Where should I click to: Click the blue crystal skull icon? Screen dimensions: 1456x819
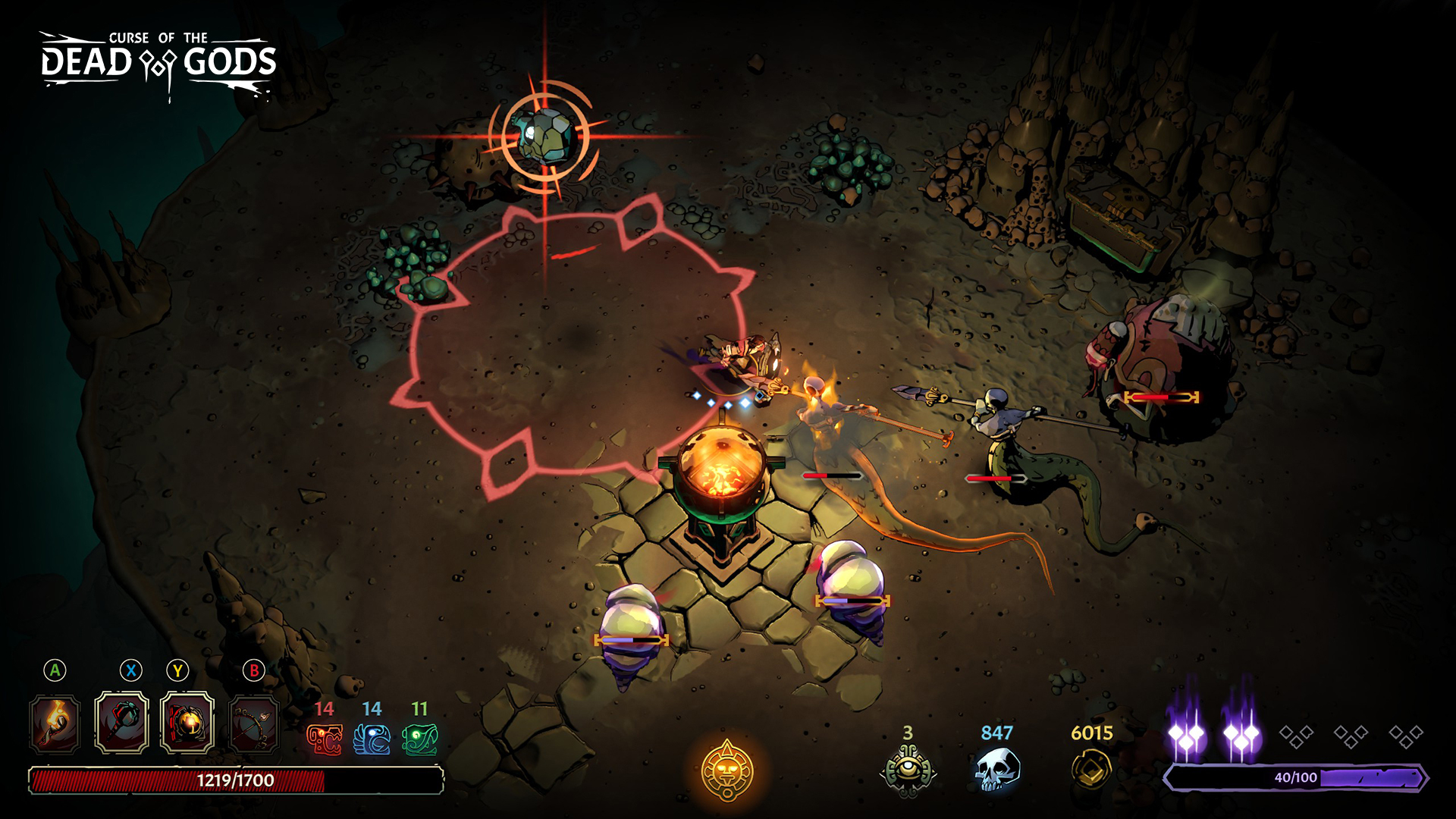(x=996, y=769)
